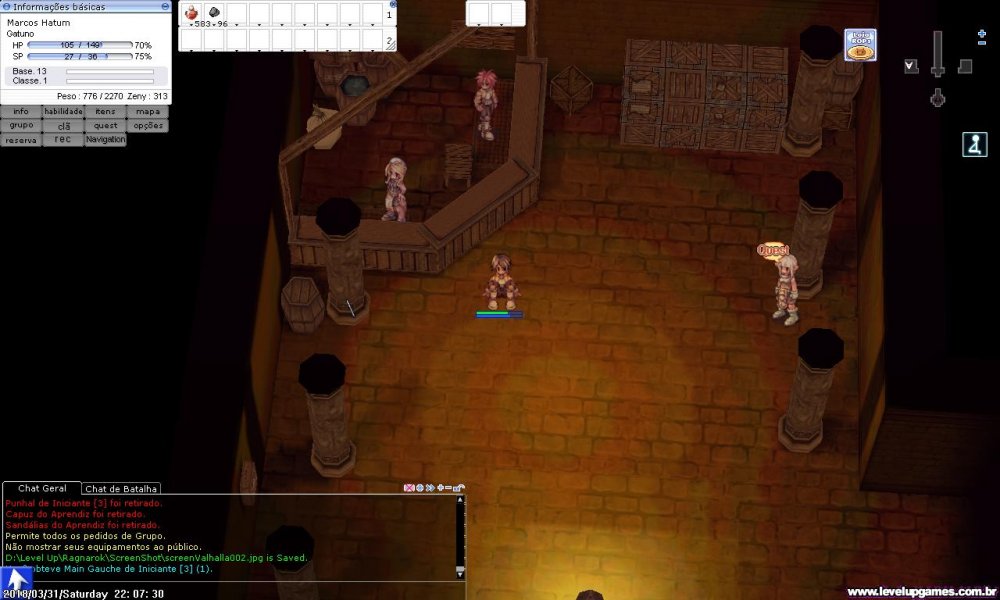Open the itens inventory window
This screenshot has height=600, width=1000.
(x=105, y=112)
